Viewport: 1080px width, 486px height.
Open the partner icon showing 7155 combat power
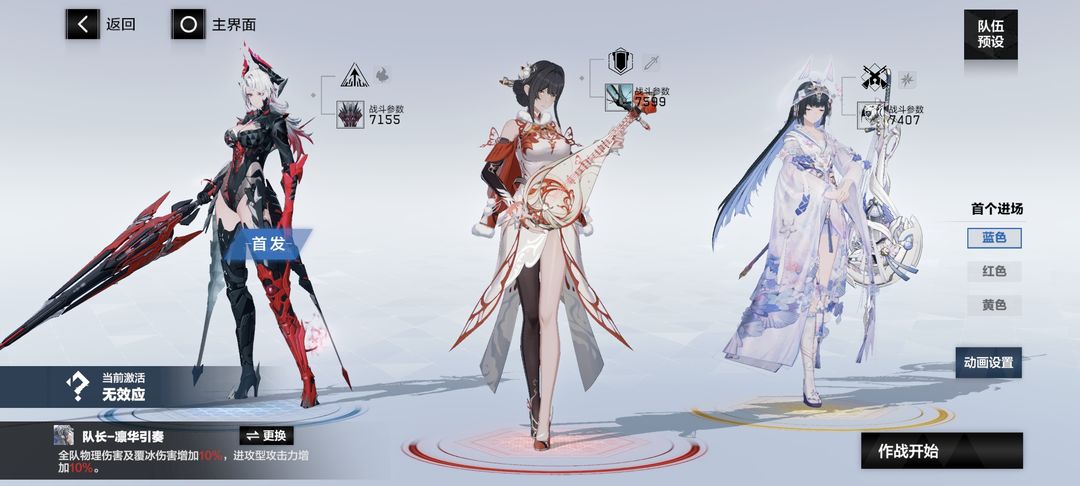click(x=351, y=113)
